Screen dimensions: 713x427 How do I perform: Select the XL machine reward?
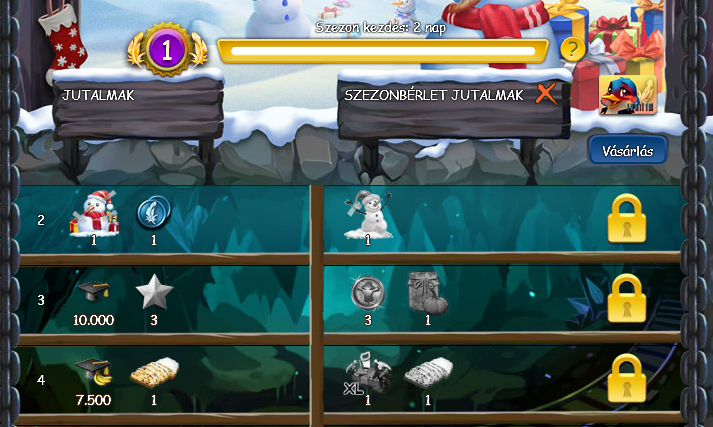click(x=367, y=373)
